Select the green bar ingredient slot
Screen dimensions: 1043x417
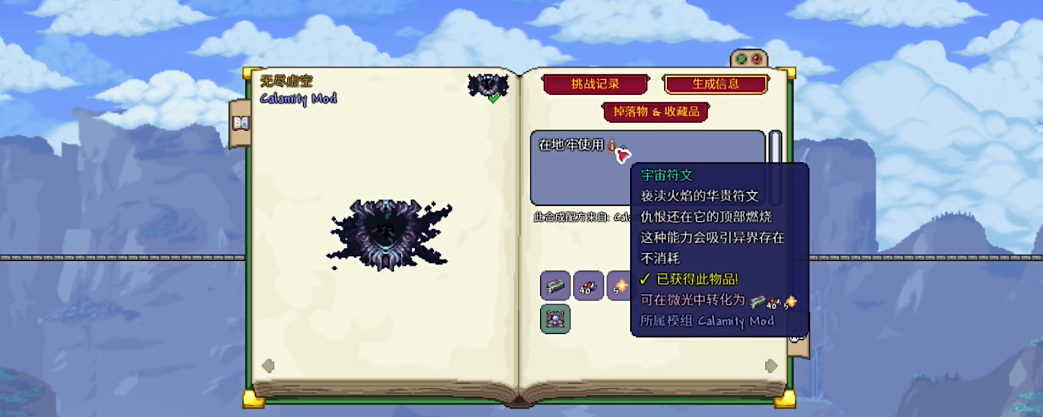point(555,286)
